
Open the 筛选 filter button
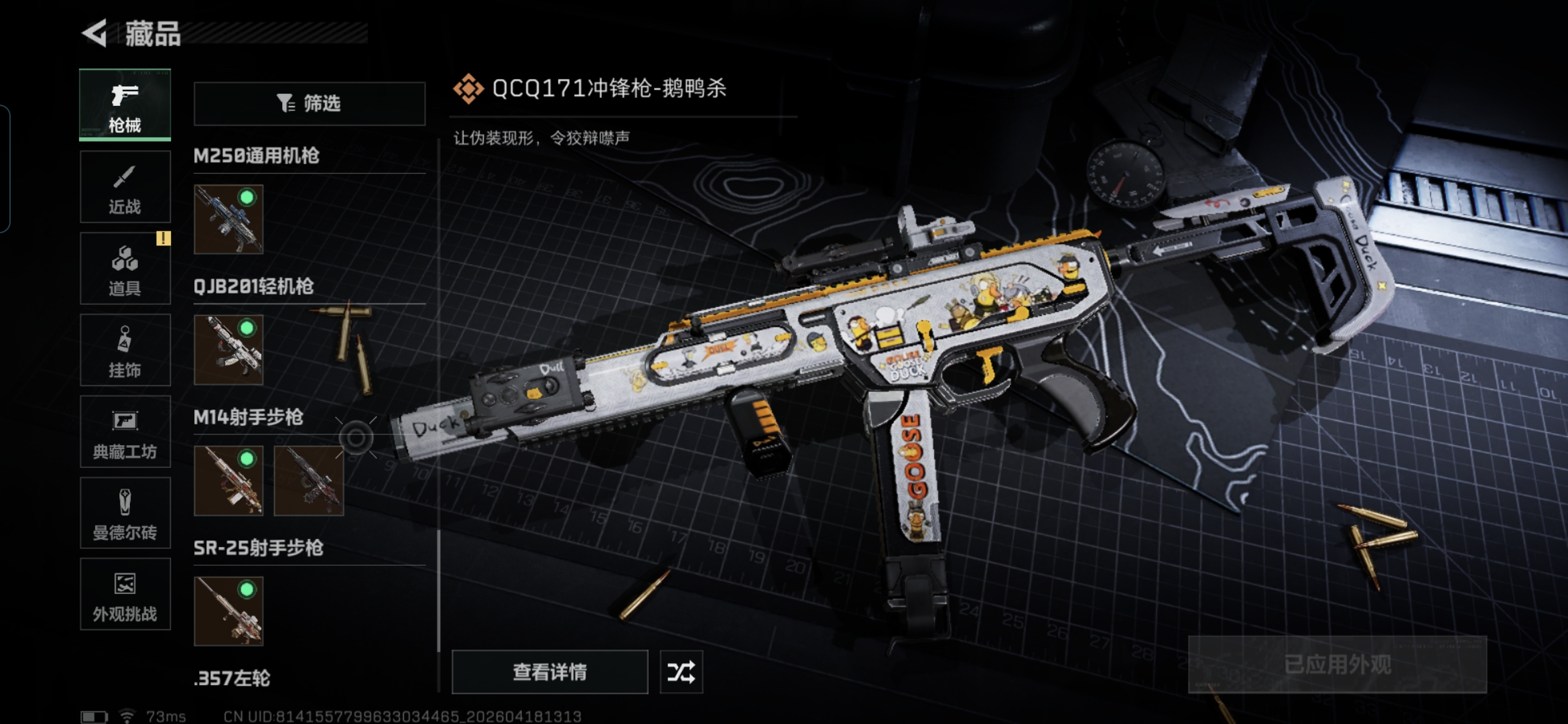point(310,103)
